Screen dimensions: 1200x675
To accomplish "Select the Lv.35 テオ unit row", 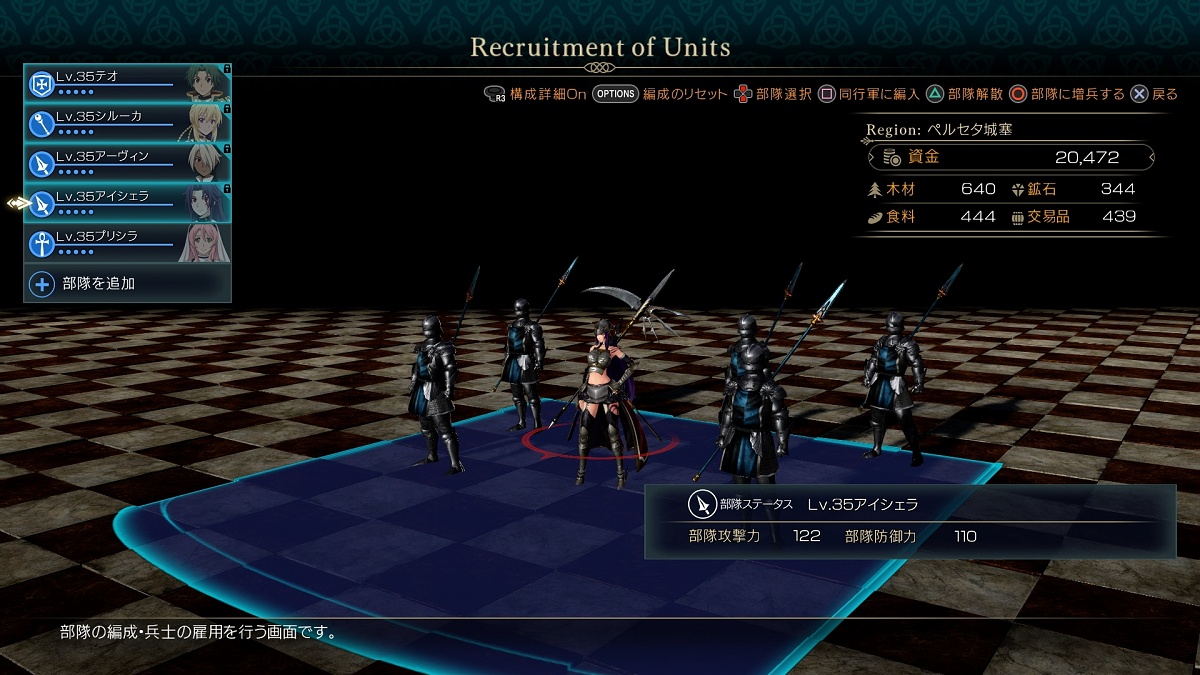I will point(127,83).
